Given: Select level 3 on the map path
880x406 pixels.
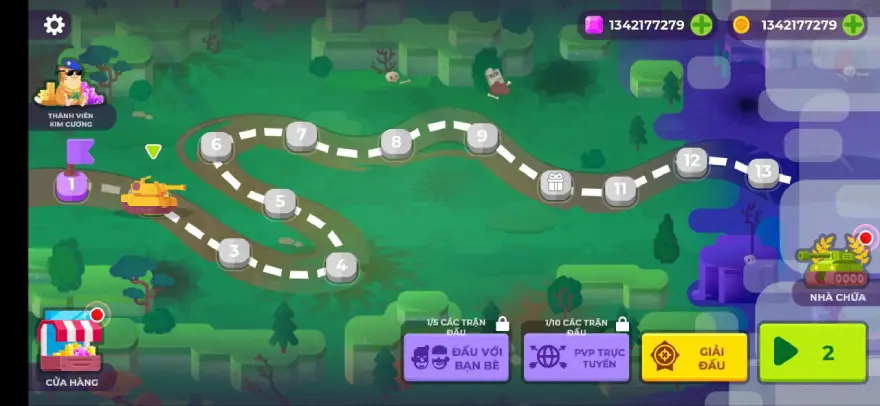Looking at the screenshot, I should pos(234,250).
